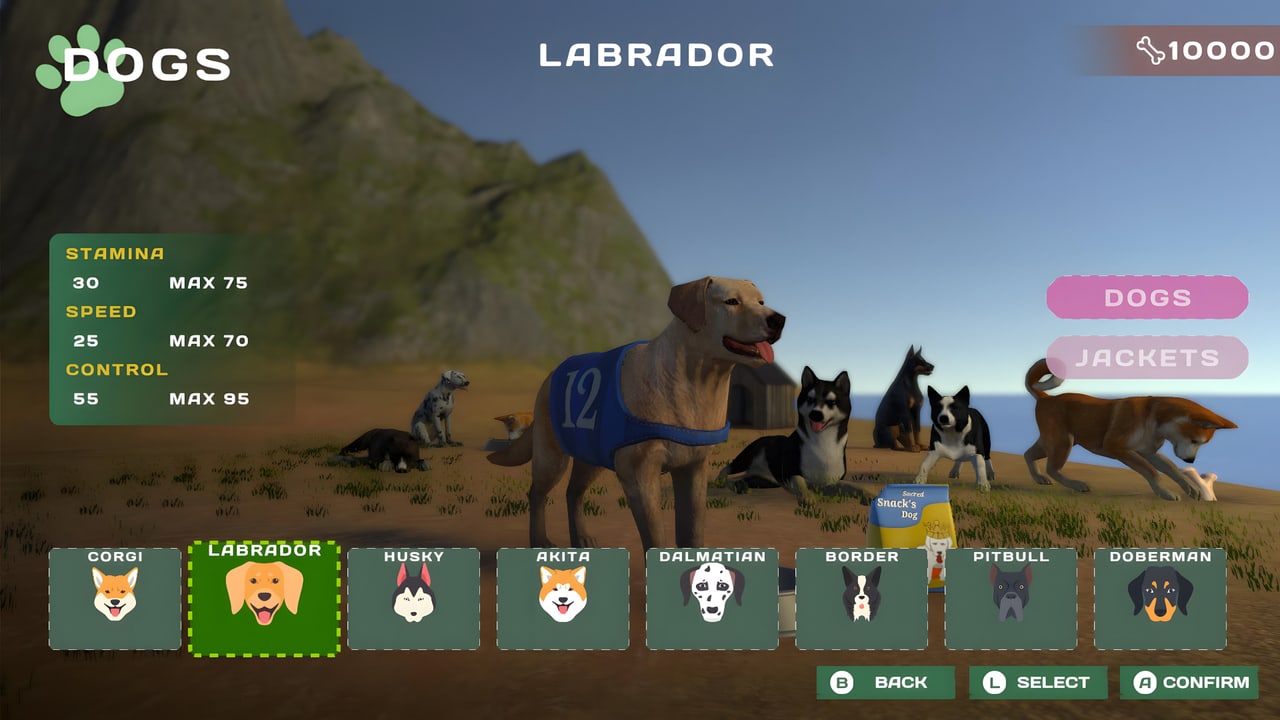Viewport: 1280px width, 720px height.
Task: Select the Border collie icon
Action: pyautogui.click(x=861, y=598)
